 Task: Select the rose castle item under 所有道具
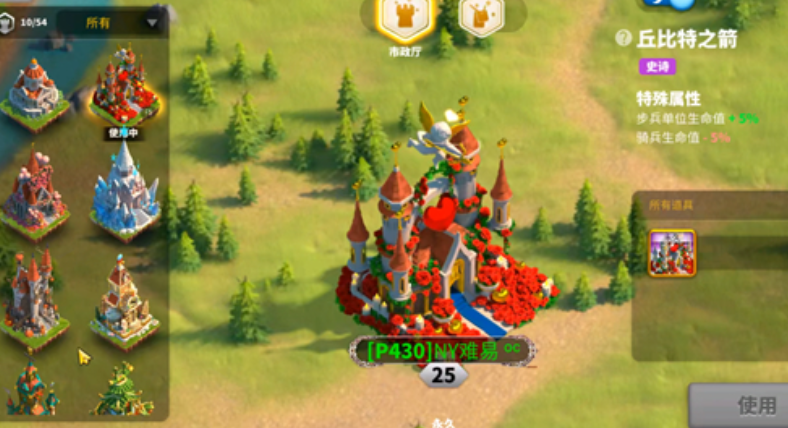coord(672,252)
